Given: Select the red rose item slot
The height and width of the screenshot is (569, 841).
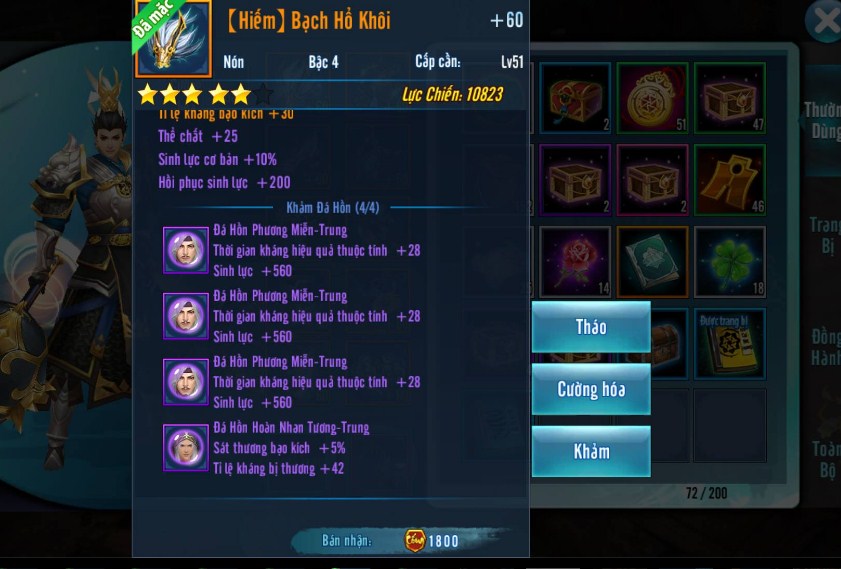Looking at the screenshot, I should (x=575, y=262).
